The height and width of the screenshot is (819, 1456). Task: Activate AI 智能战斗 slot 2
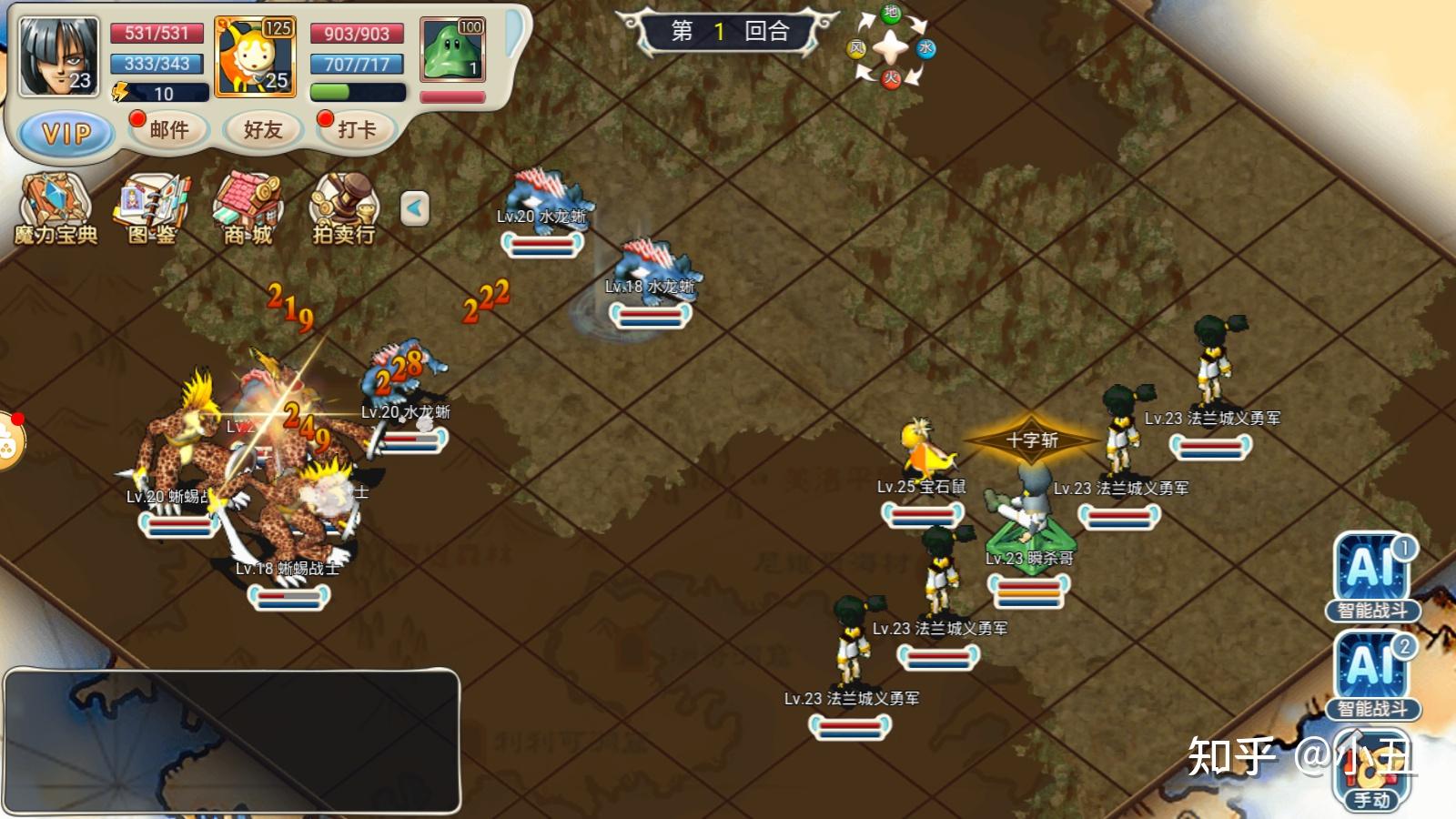point(1372,675)
